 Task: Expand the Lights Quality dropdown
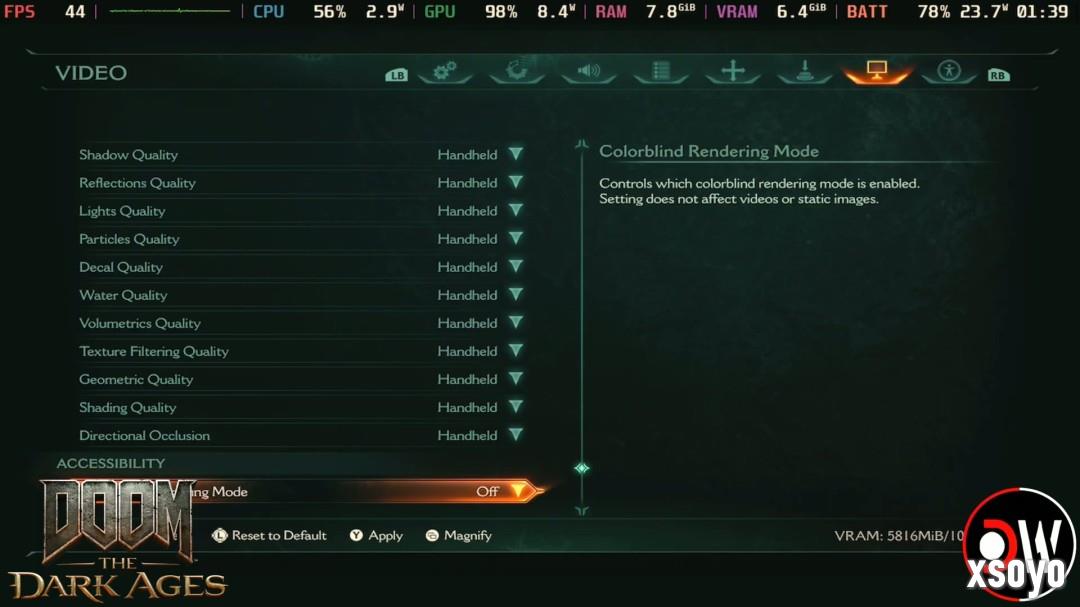[x=515, y=211]
